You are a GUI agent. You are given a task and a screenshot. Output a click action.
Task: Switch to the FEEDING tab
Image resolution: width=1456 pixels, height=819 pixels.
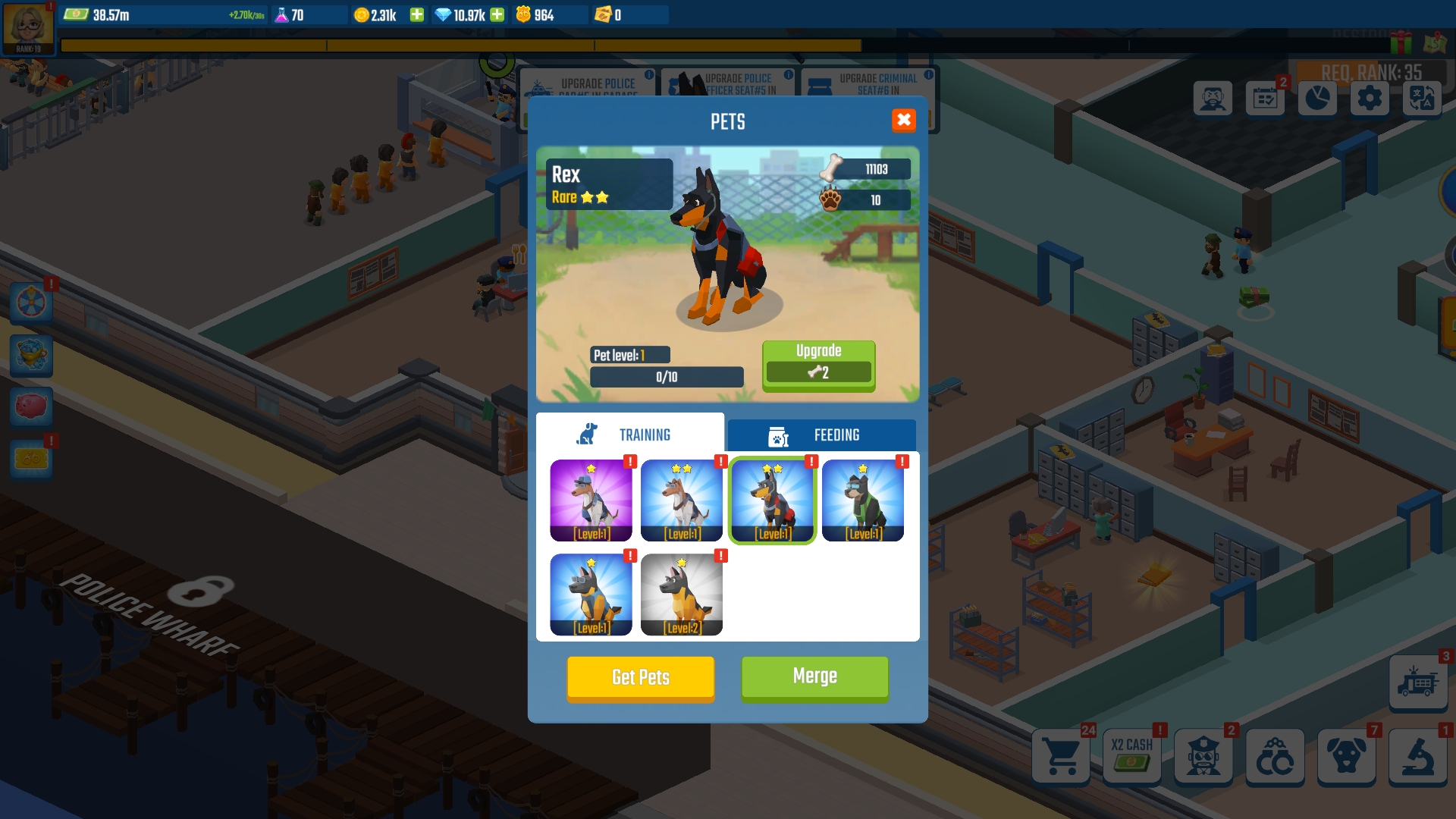[821, 435]
